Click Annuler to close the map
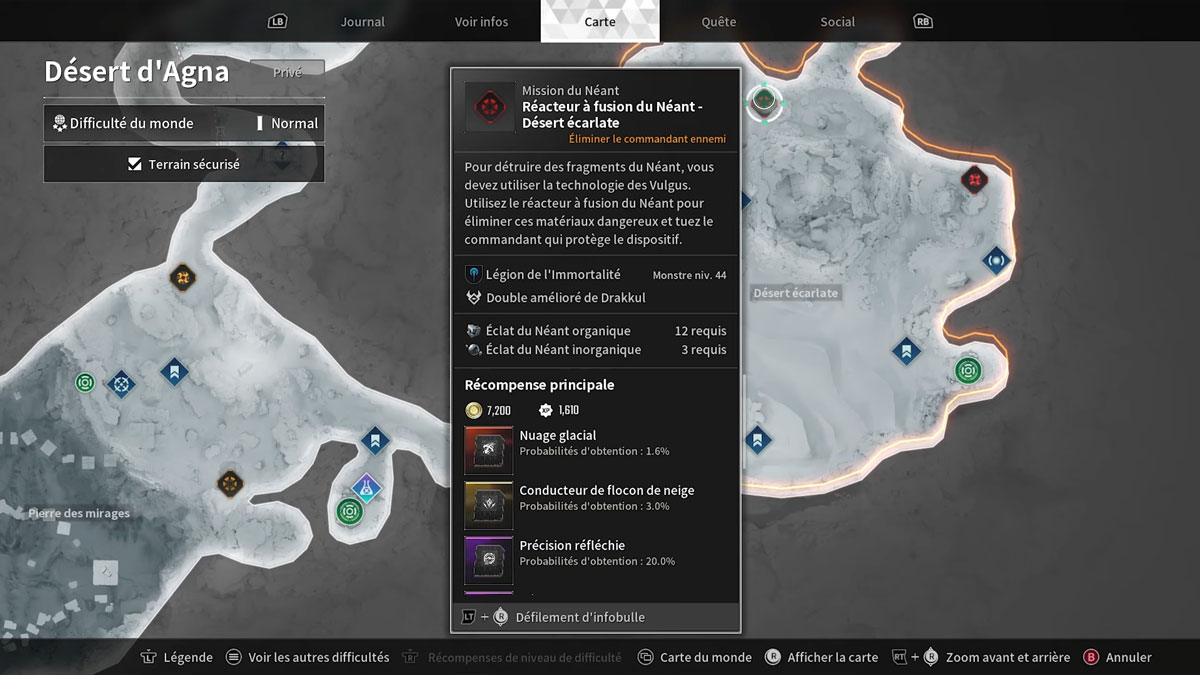The height and width of the screenshot is (675, 1200). pos(1118,657)
